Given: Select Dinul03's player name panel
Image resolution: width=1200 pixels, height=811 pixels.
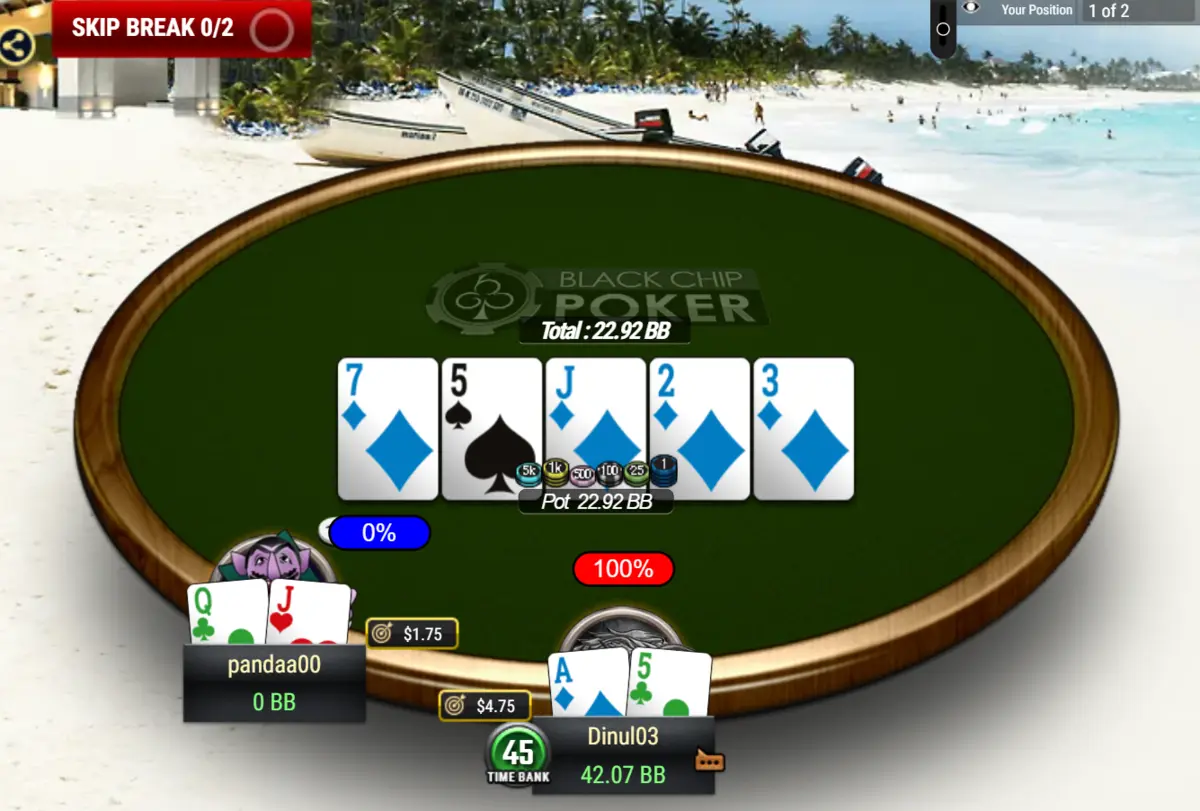Looking at the screenshot, I should coord(623,755).
